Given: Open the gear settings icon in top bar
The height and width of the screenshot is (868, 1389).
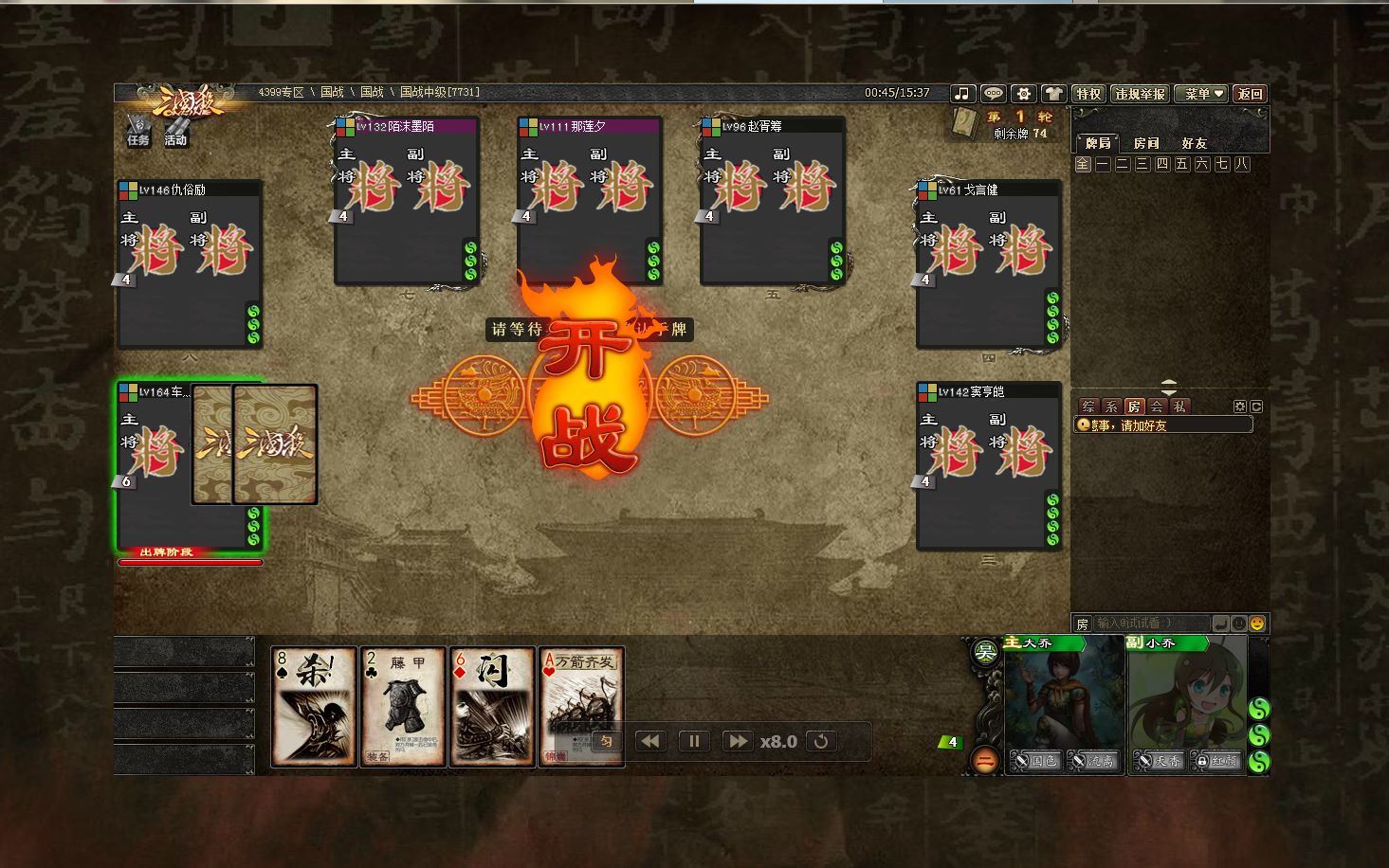Looking at the screenshot, I should click(1023, 94).
